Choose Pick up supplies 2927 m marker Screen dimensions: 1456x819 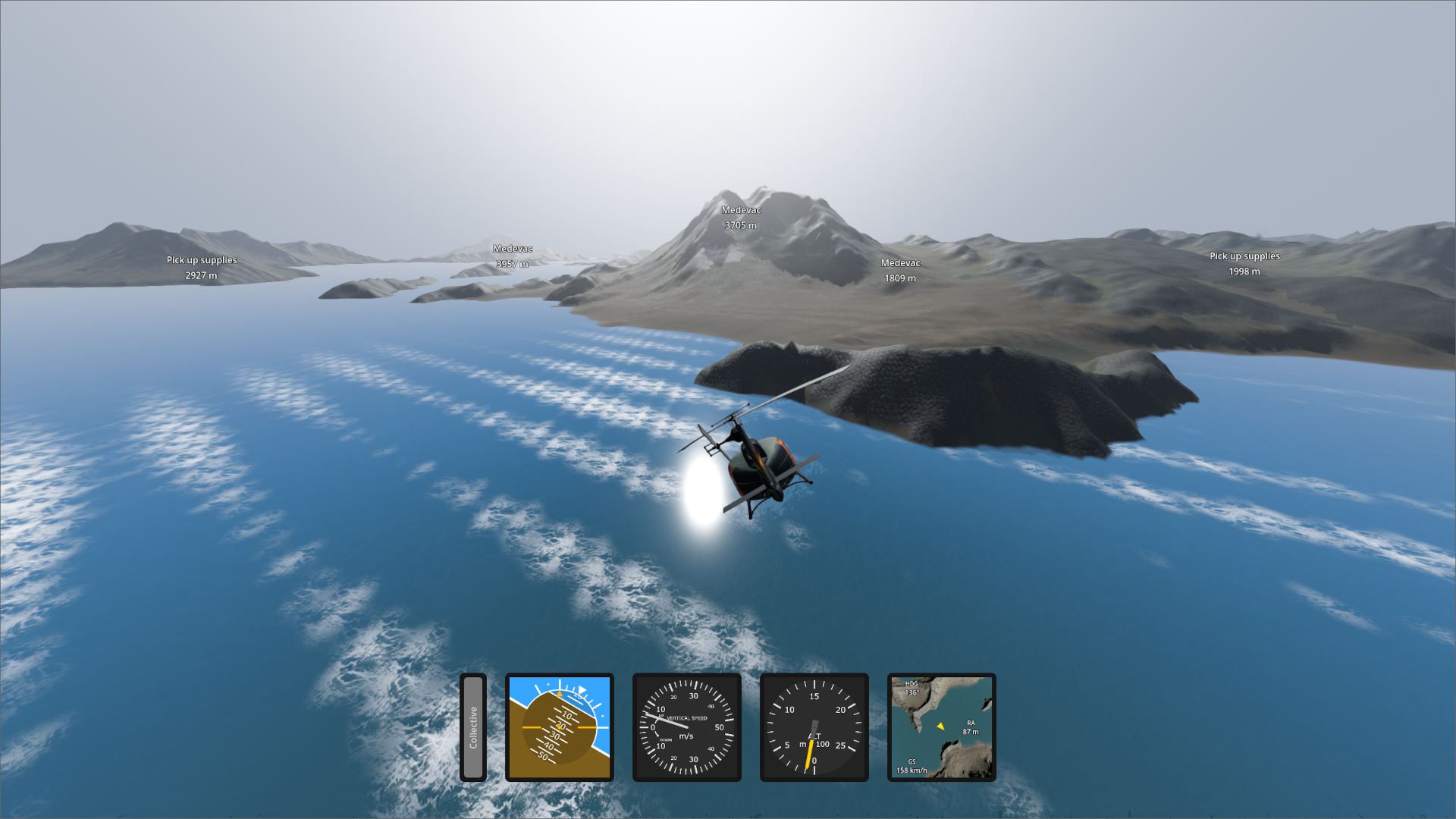202,268
